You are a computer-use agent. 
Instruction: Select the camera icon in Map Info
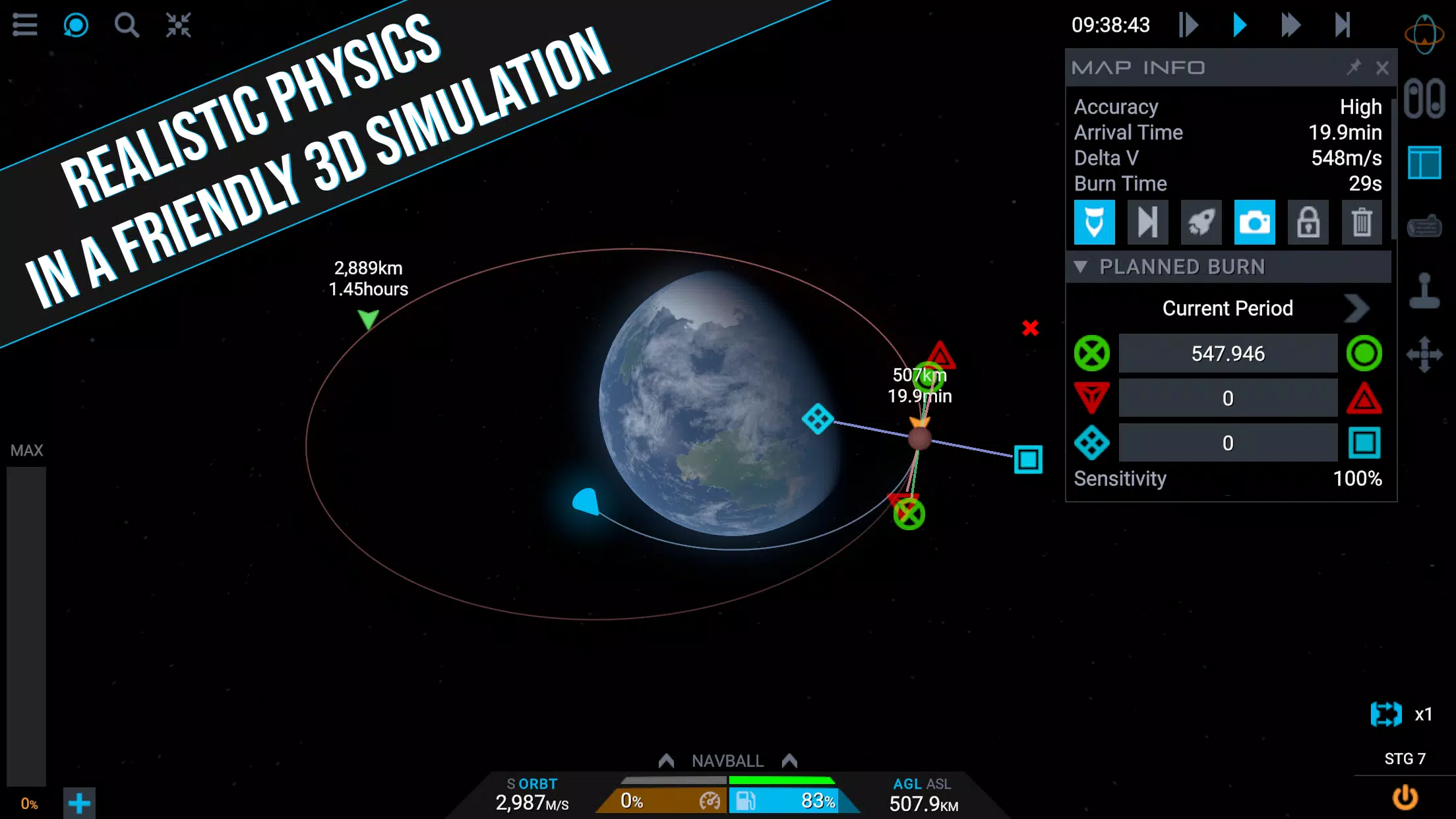(1255, 222)
